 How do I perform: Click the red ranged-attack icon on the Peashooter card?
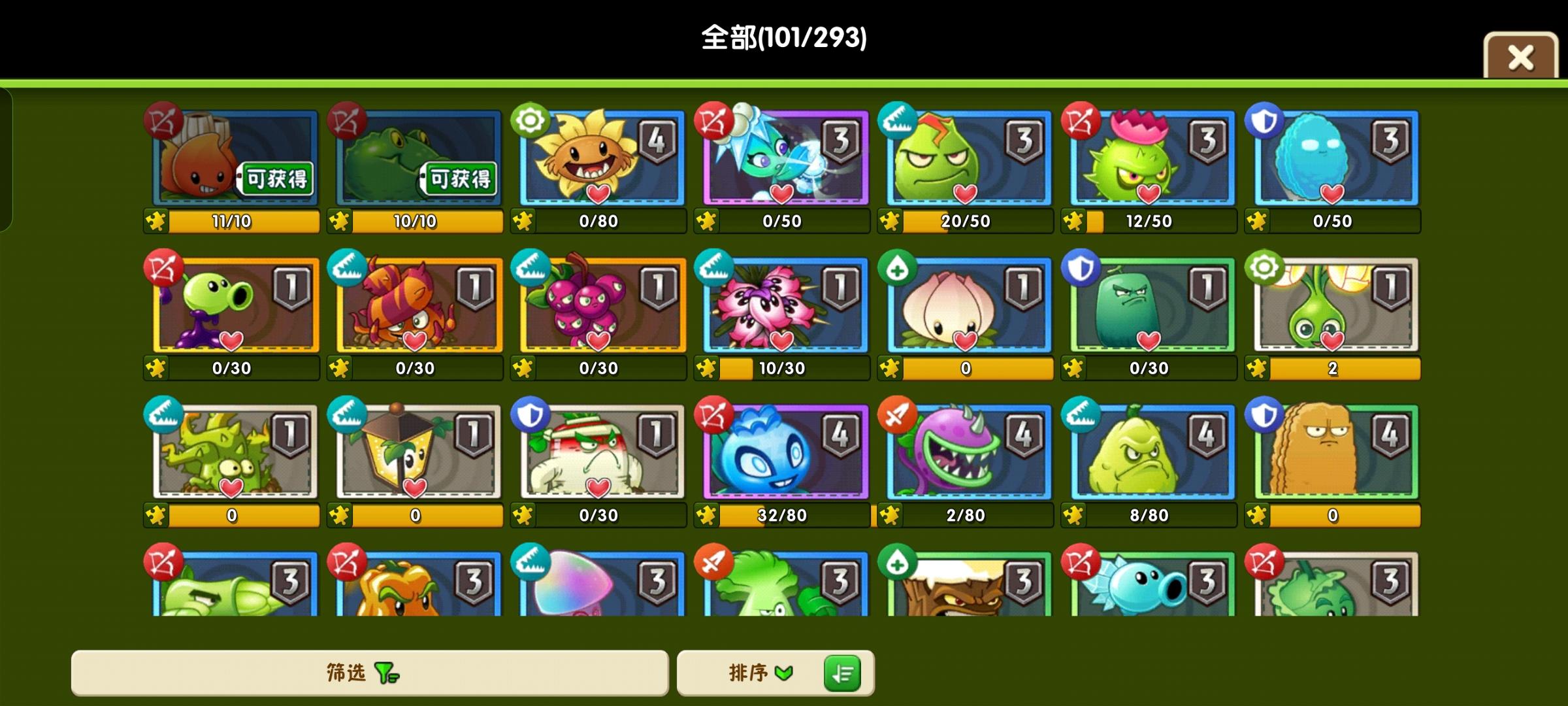point(165,271)
